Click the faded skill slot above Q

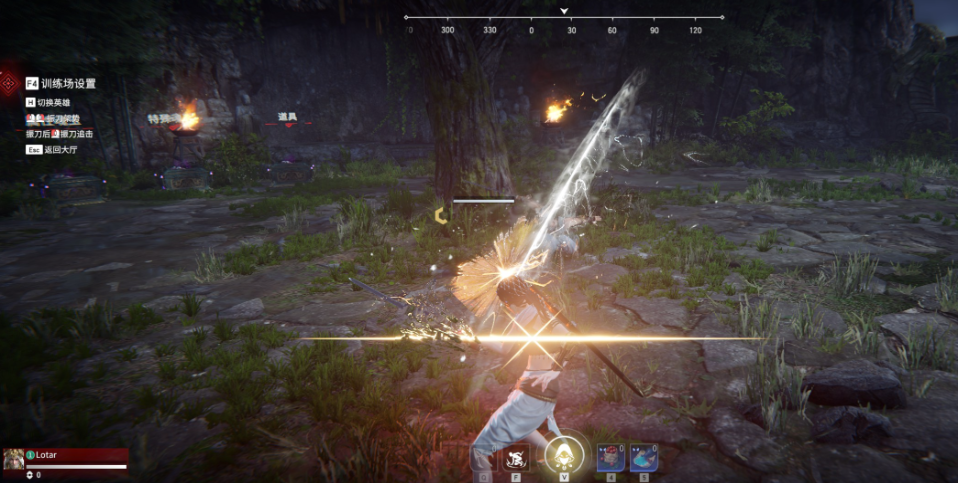(484, 458)
